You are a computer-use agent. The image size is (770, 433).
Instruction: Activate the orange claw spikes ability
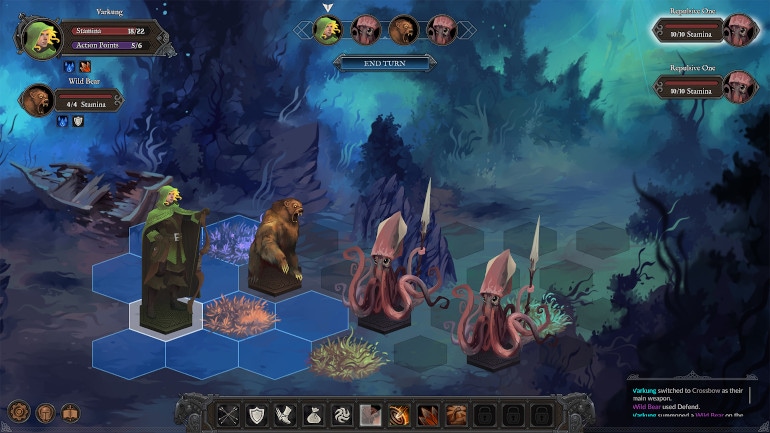[x=427, y=414]
